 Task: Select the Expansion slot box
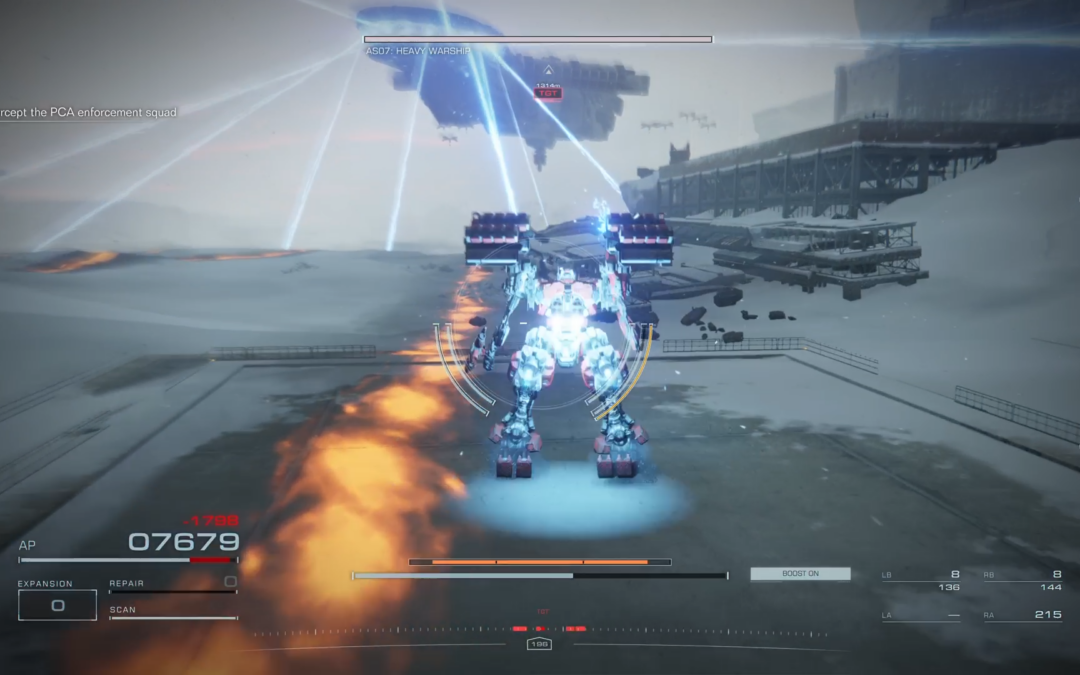pyautogui.click(x=57, y=604)
